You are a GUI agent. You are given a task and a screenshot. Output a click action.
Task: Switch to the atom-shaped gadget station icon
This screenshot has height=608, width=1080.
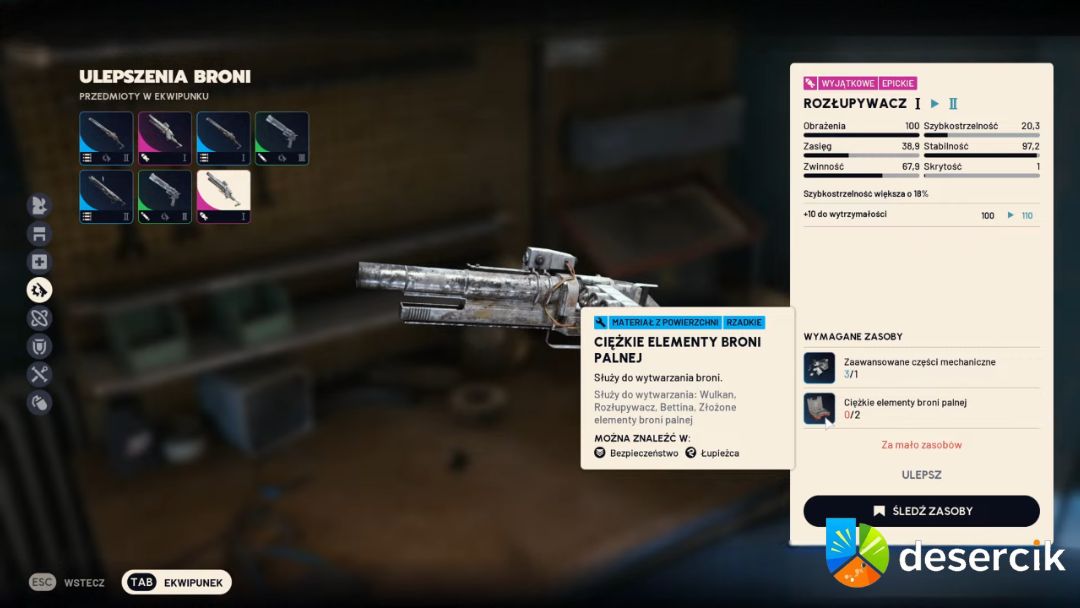[x=40, y=319]
